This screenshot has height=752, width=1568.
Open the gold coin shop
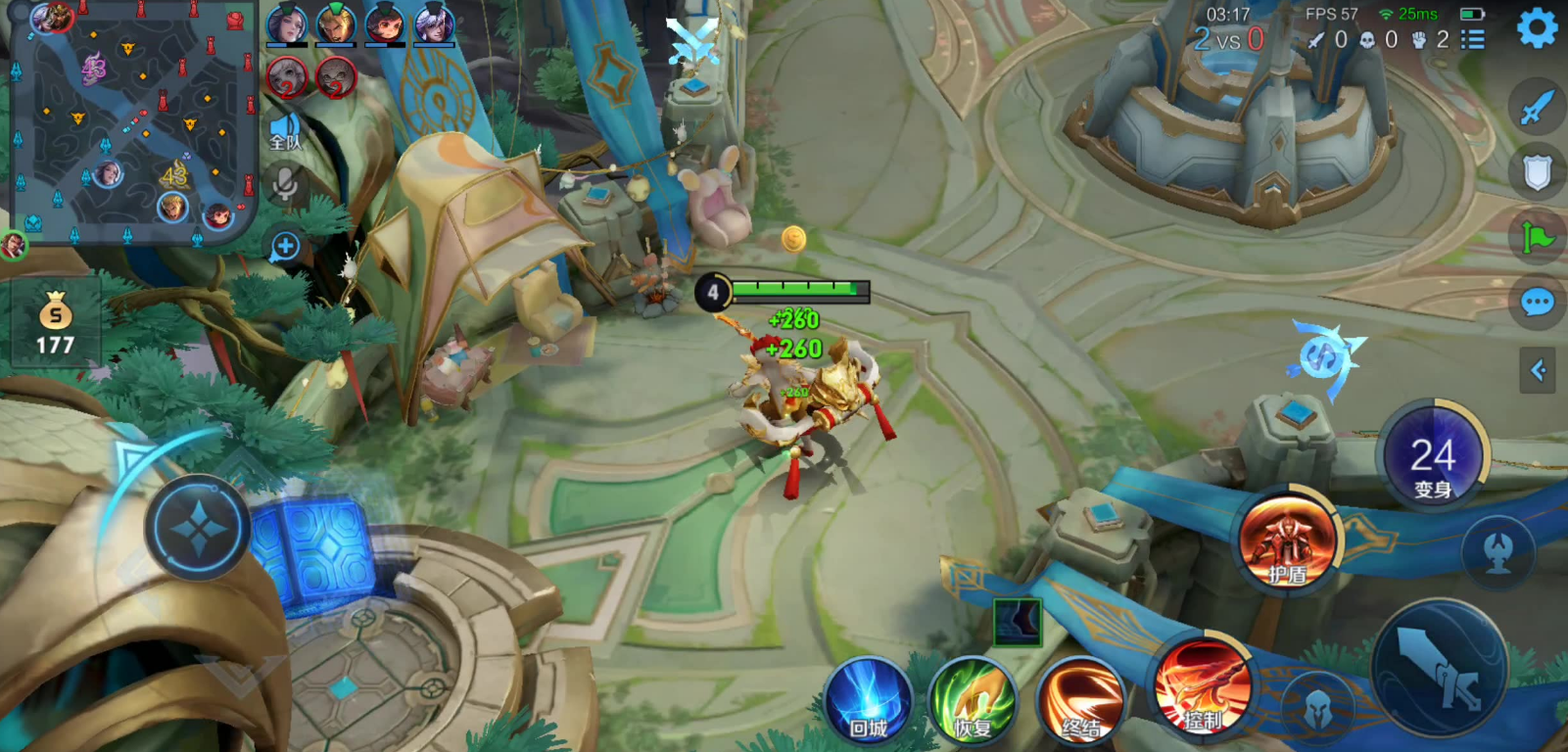55,323
